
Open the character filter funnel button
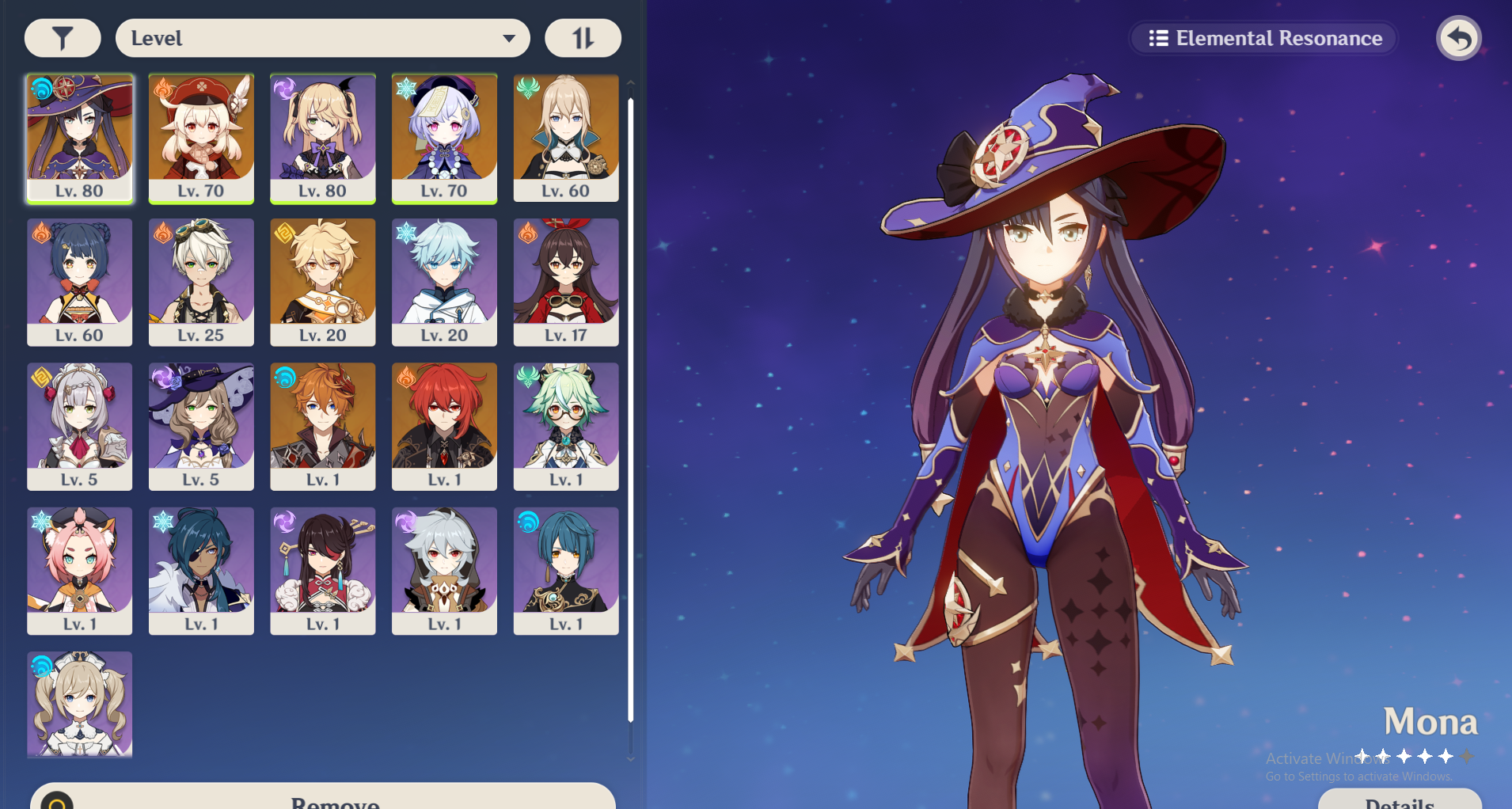pyautogui.click(x=63, y=38)
